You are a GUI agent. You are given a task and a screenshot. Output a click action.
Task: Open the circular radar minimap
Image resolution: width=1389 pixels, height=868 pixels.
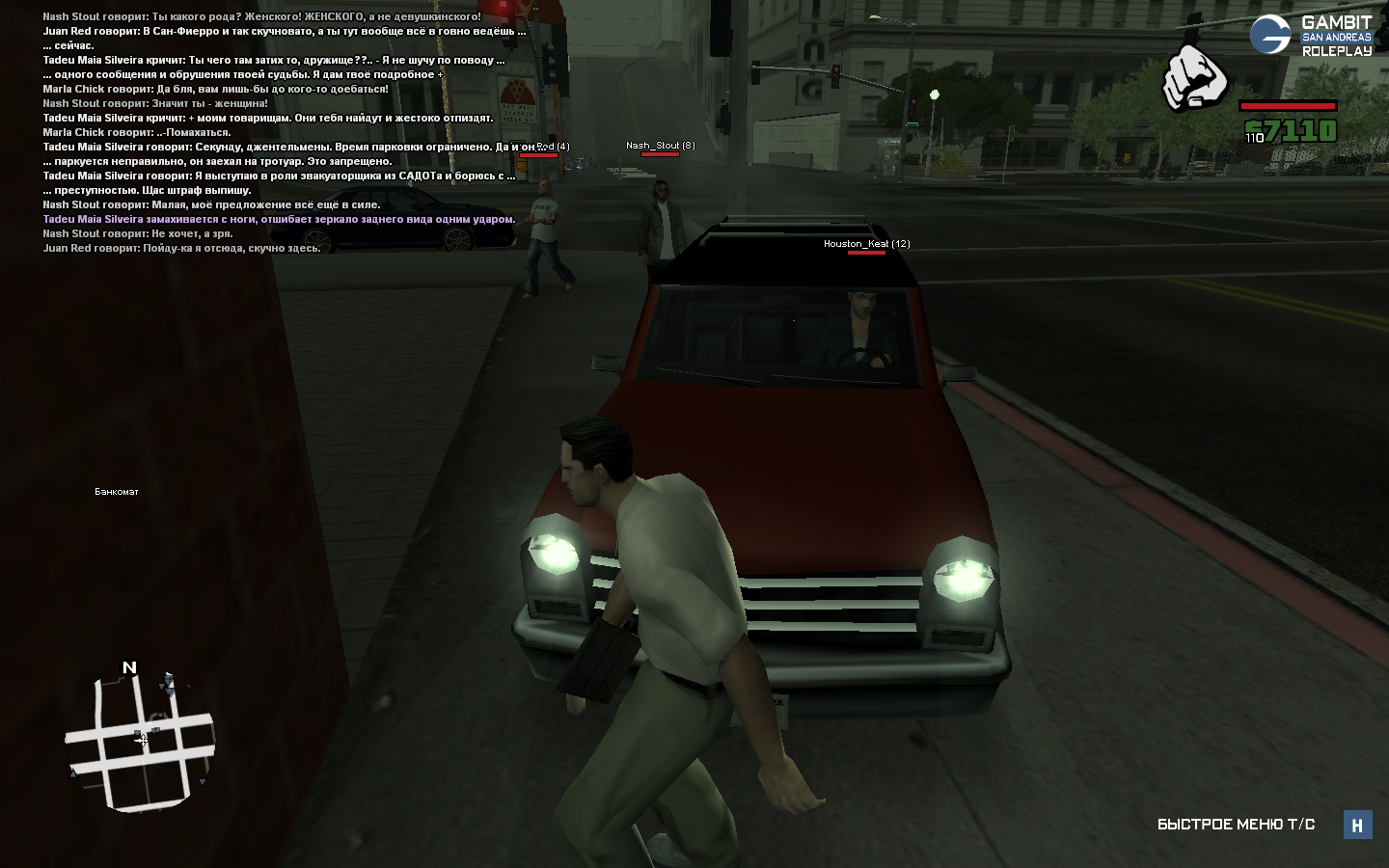click(141, 741)
